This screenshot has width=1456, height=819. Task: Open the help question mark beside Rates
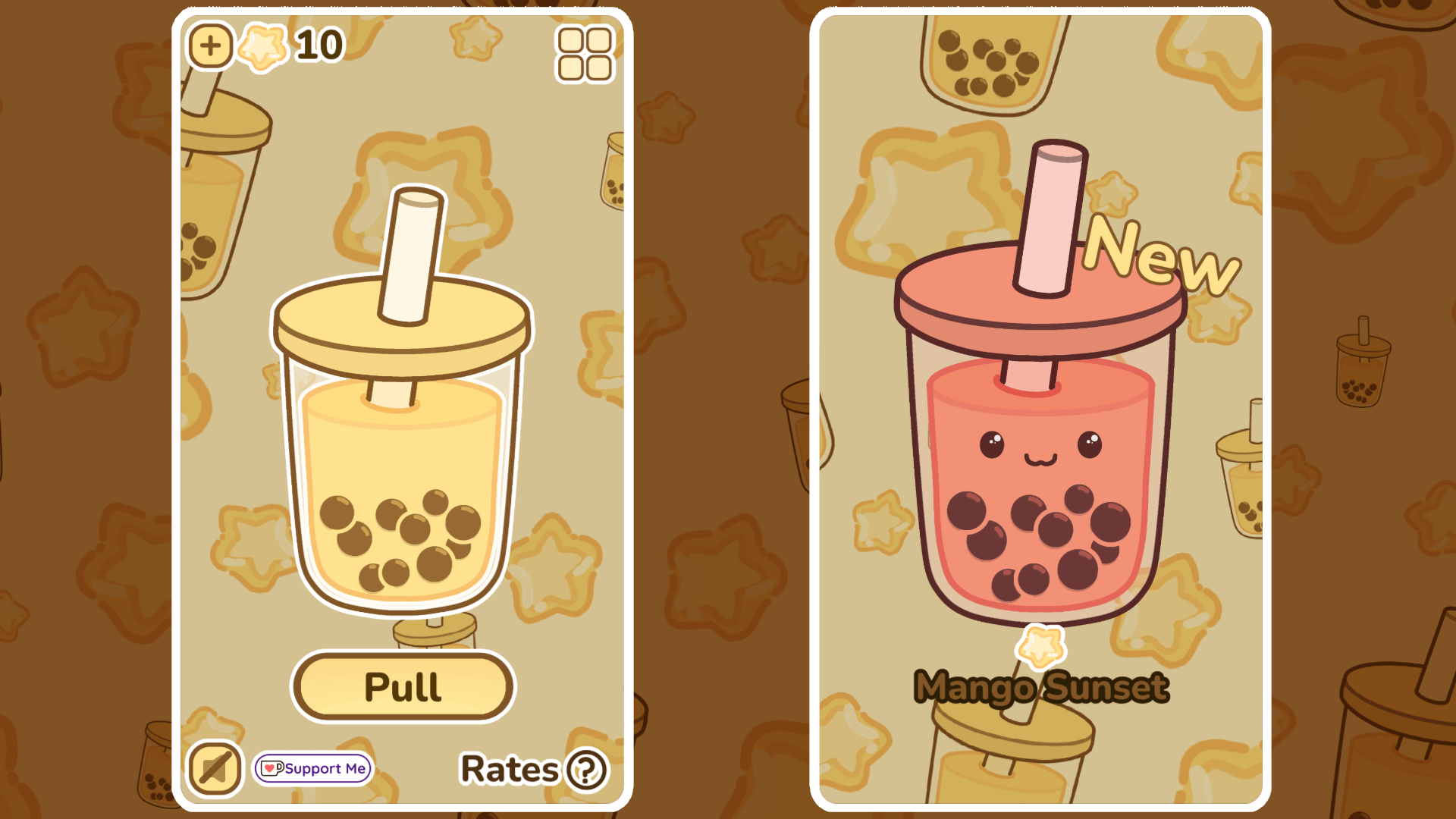[584, 770]
